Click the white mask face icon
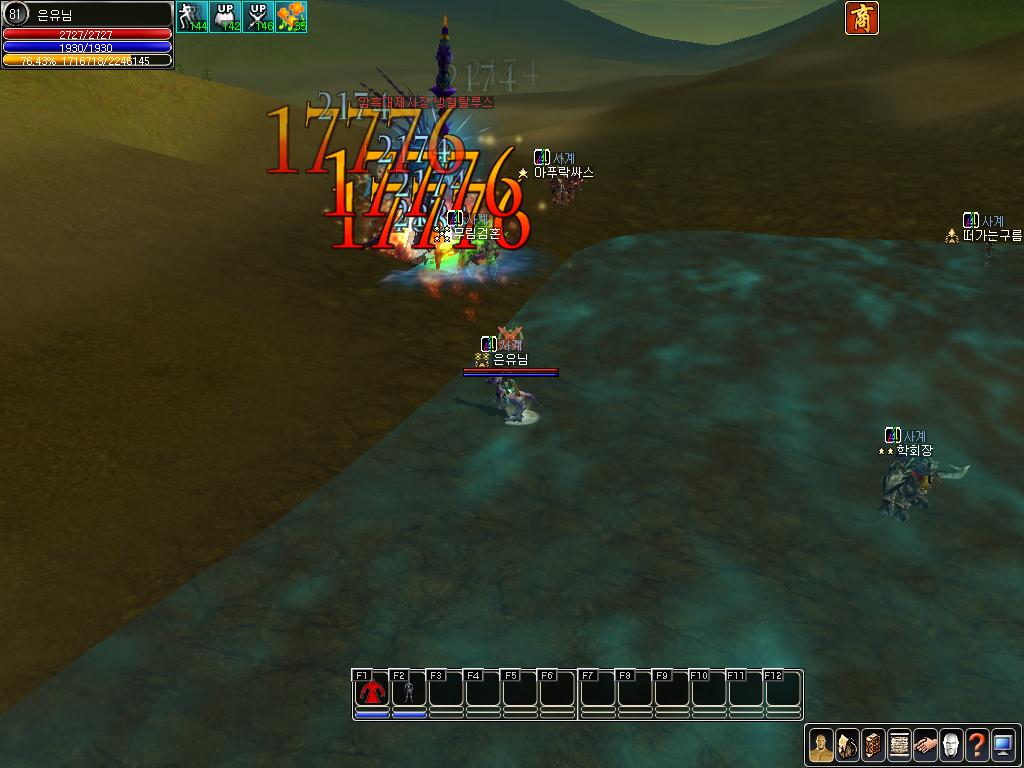The width and height of the screenshot is (1024, 768). click(951, 744)
